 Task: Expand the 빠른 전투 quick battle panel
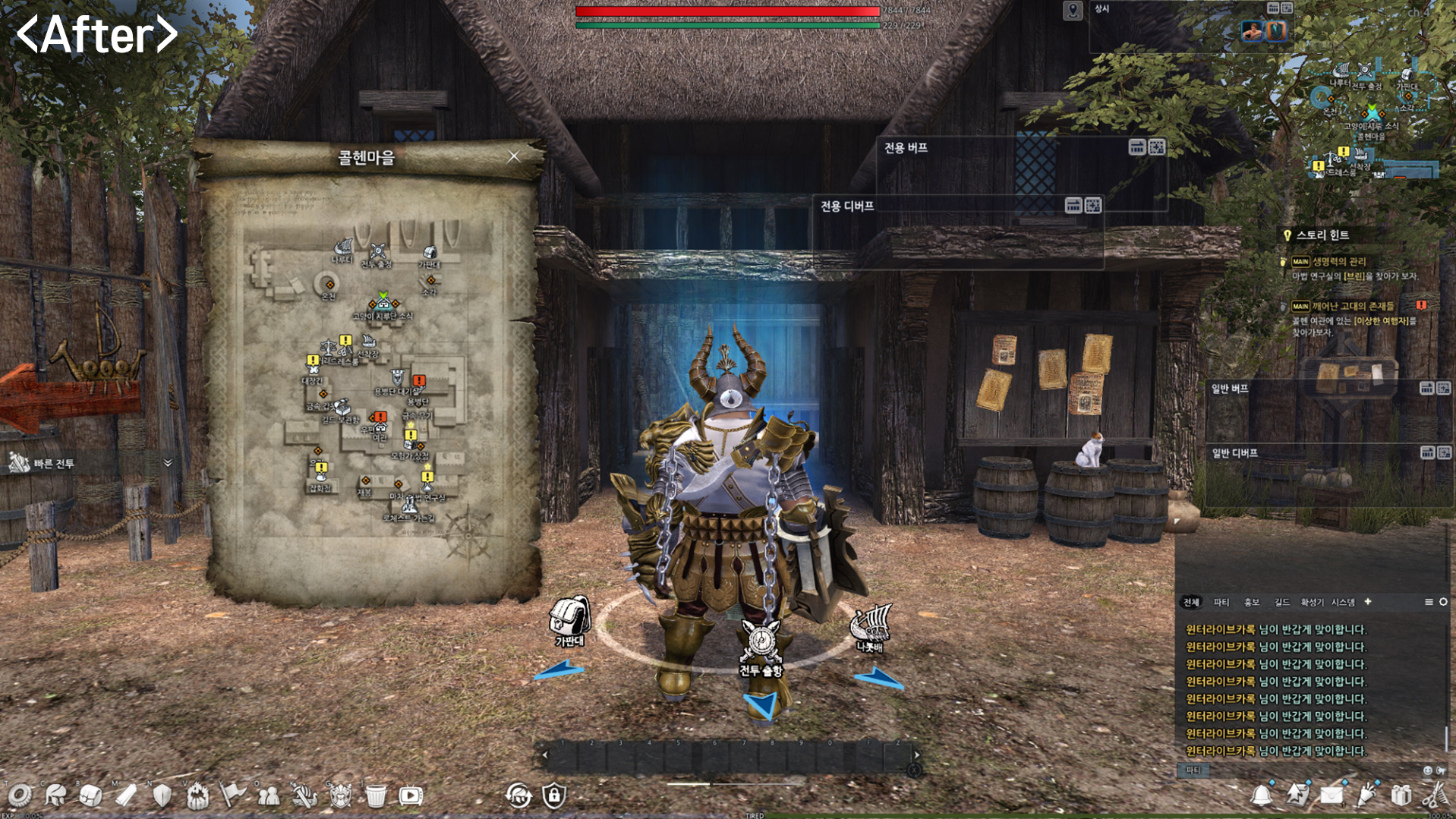[x=168, y=462]
